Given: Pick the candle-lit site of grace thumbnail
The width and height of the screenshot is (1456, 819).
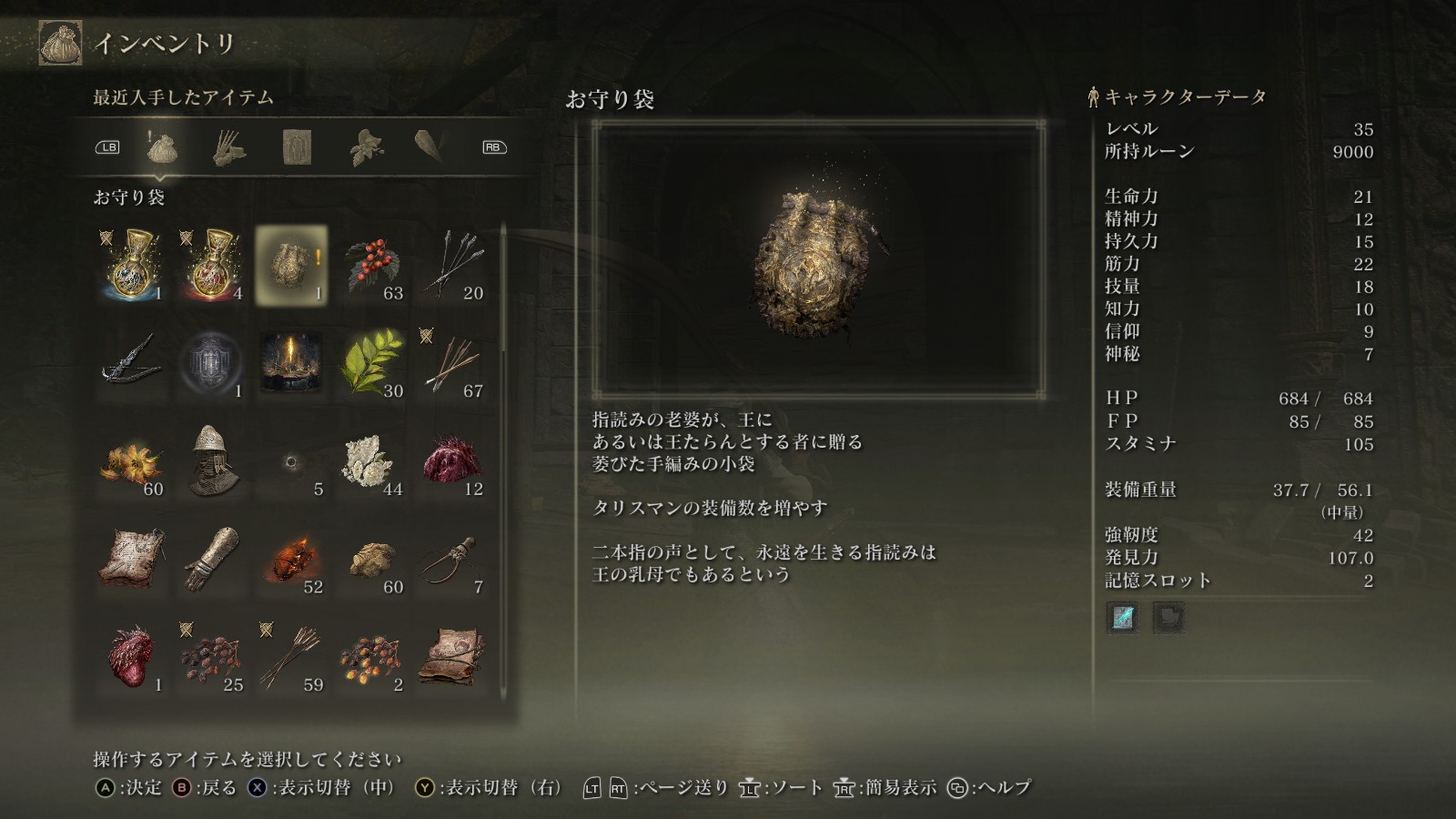Looking at the screenshot, I should 291,363.
